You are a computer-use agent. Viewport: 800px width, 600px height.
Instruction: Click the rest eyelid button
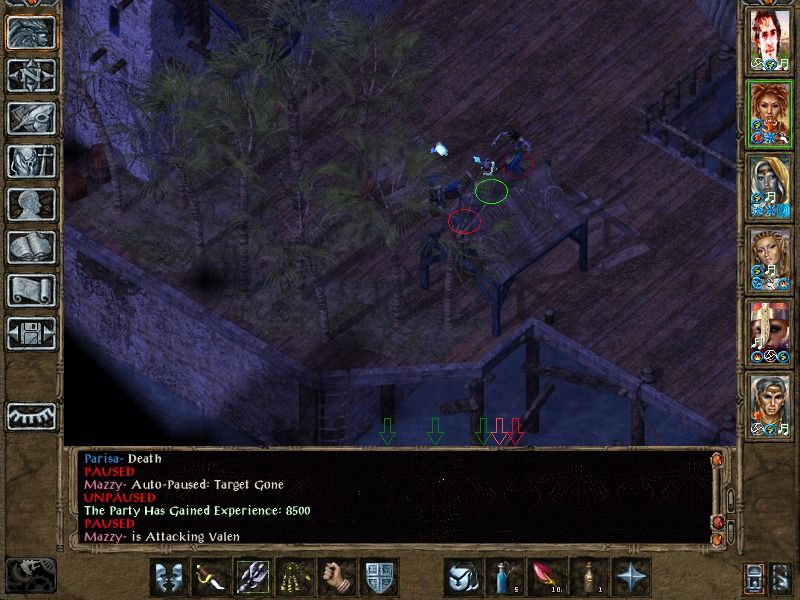(x=30, y=415)
